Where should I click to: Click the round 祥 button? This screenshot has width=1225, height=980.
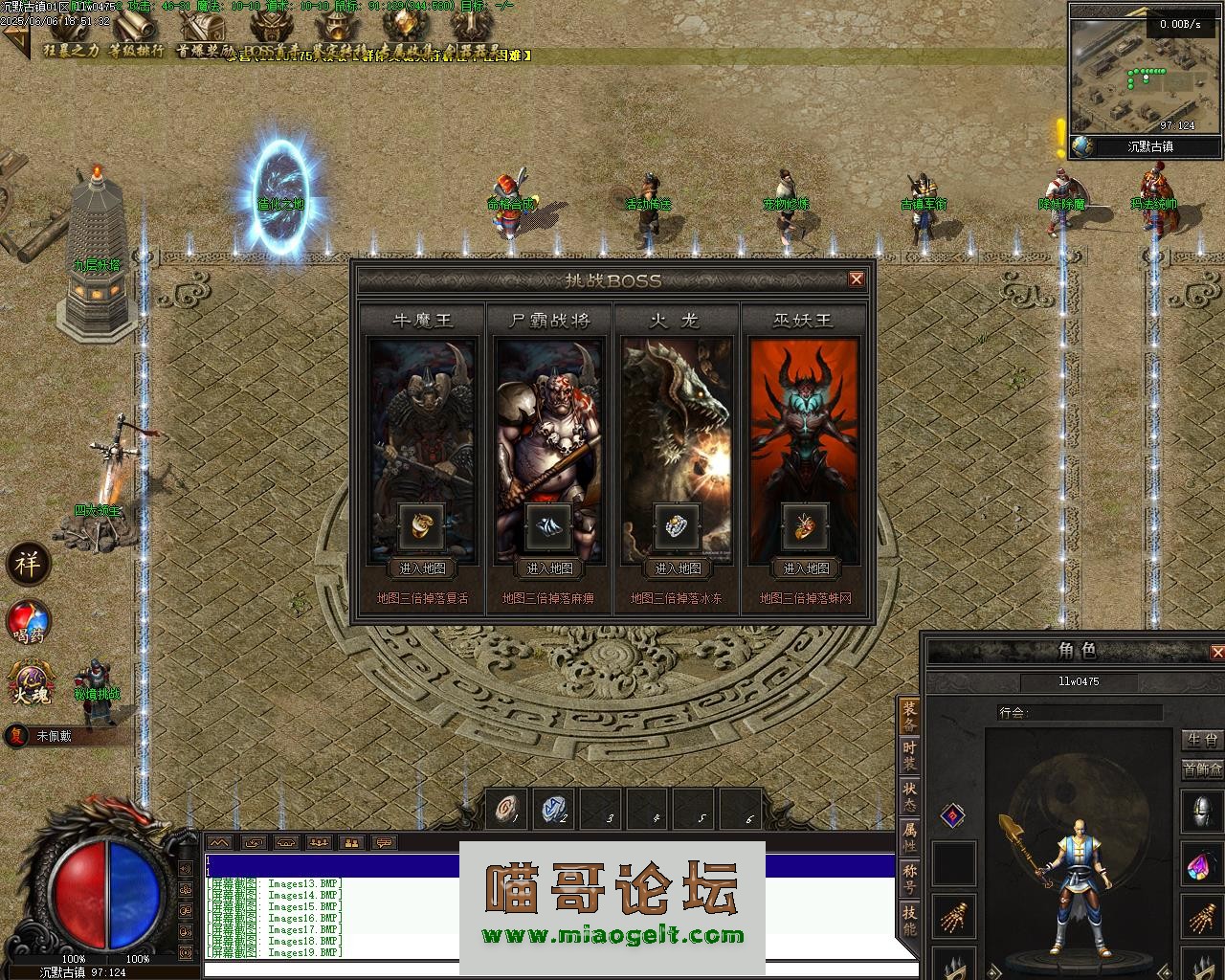click(x=28, y=564)
